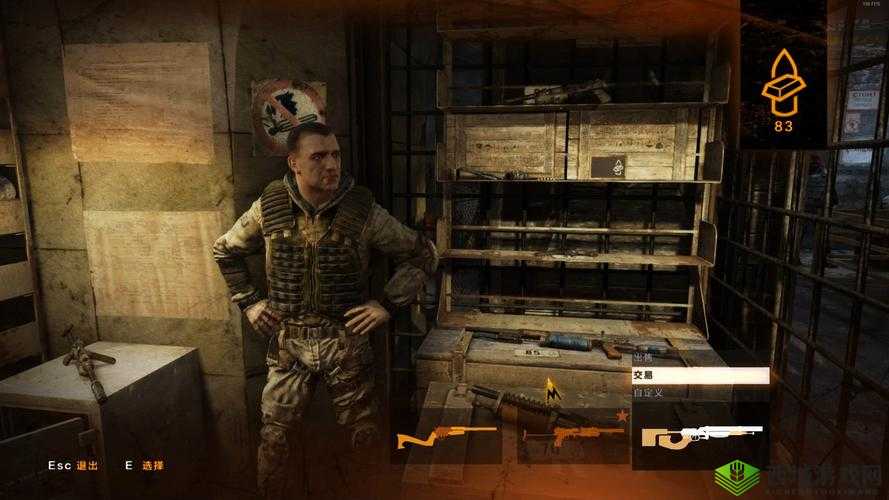The height and width of the screenshot is (500, 889).
Task: Select the highlighted white shotgun slot
Action: coord(701,435)
